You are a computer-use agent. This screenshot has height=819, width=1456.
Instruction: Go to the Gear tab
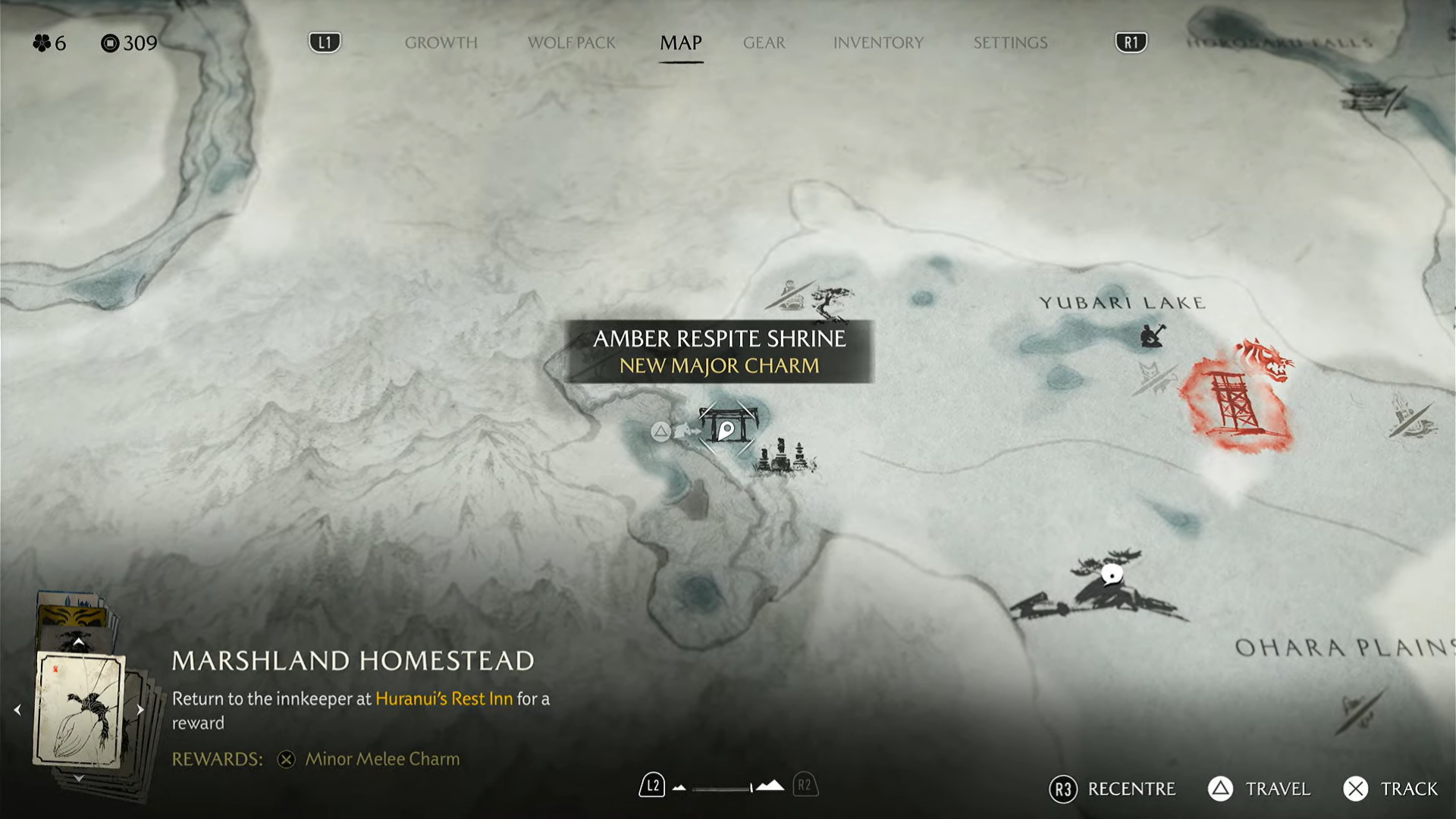click(x=764, y=43)
